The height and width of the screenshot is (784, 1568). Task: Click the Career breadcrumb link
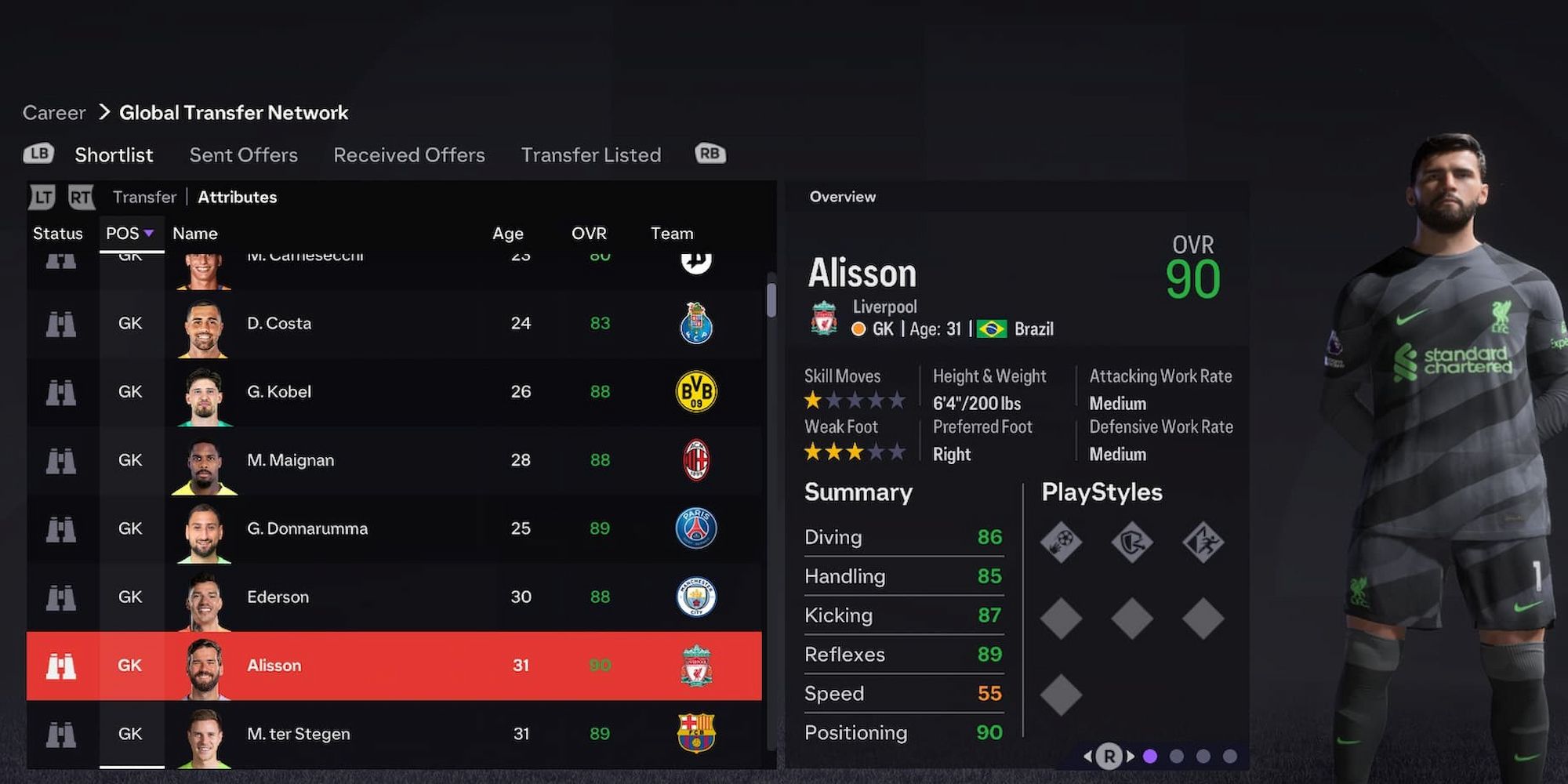[x=53, y=112]
